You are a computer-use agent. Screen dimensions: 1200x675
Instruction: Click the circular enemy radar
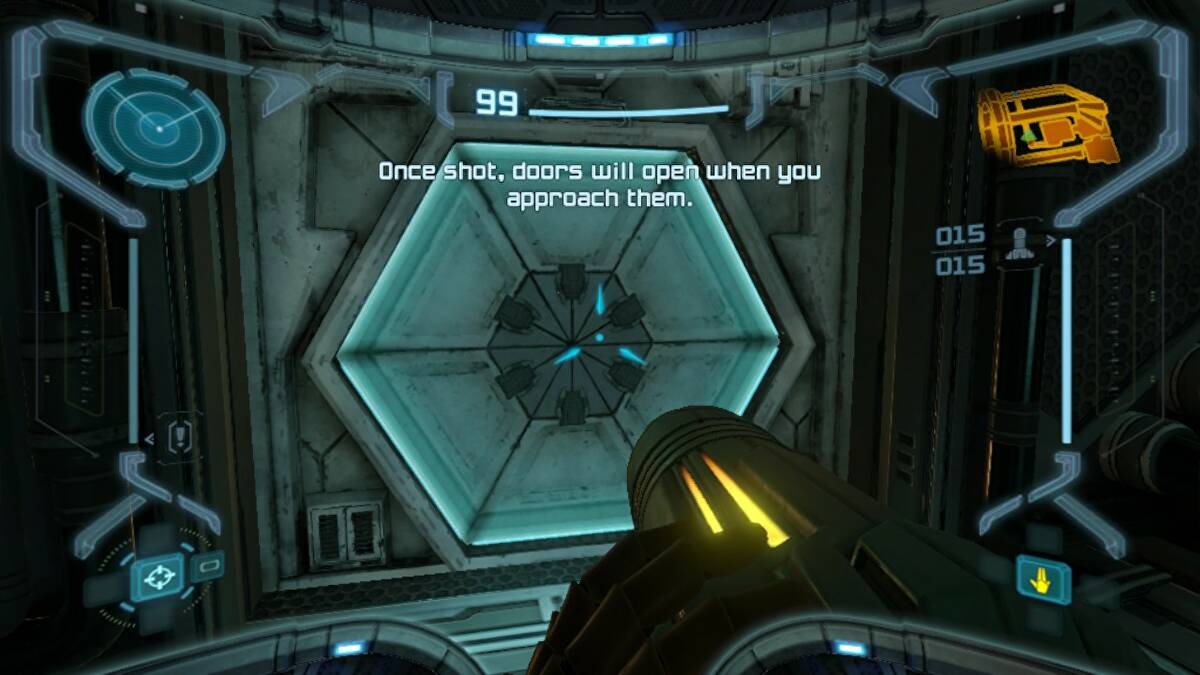(x=154, y=127)
